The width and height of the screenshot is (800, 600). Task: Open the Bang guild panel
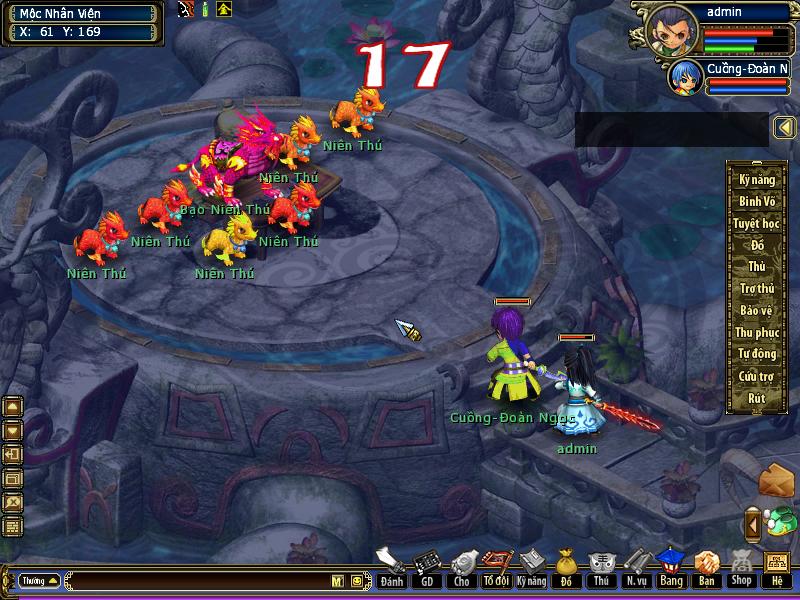click(x=671, y=568)
